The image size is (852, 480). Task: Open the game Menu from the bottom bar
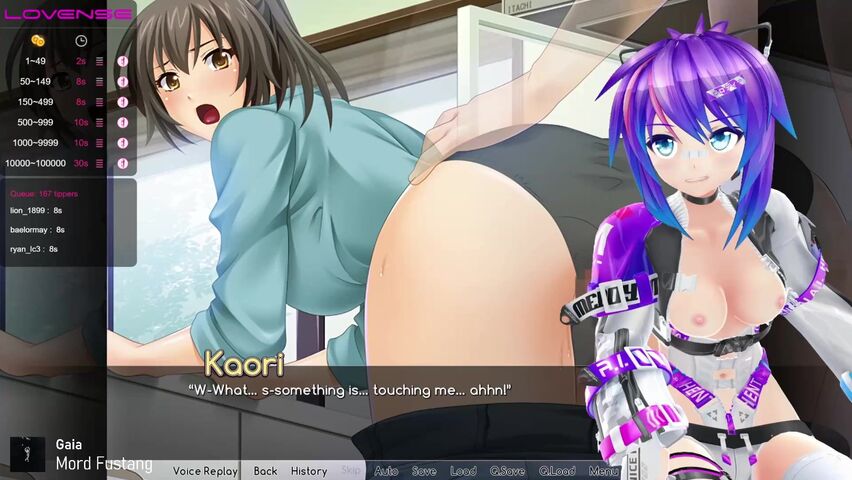603,471
